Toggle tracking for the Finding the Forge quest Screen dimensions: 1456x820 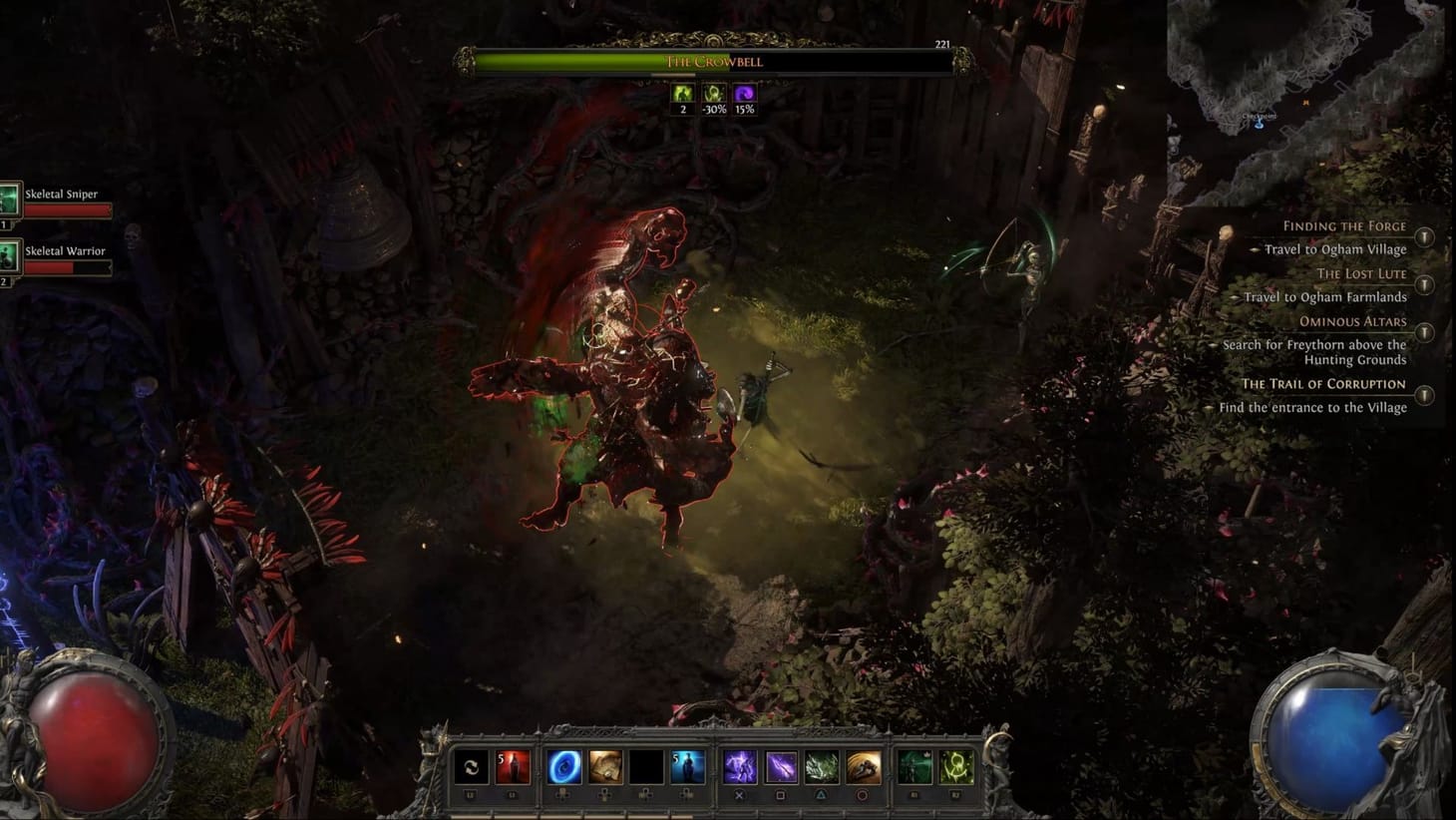1423,236
